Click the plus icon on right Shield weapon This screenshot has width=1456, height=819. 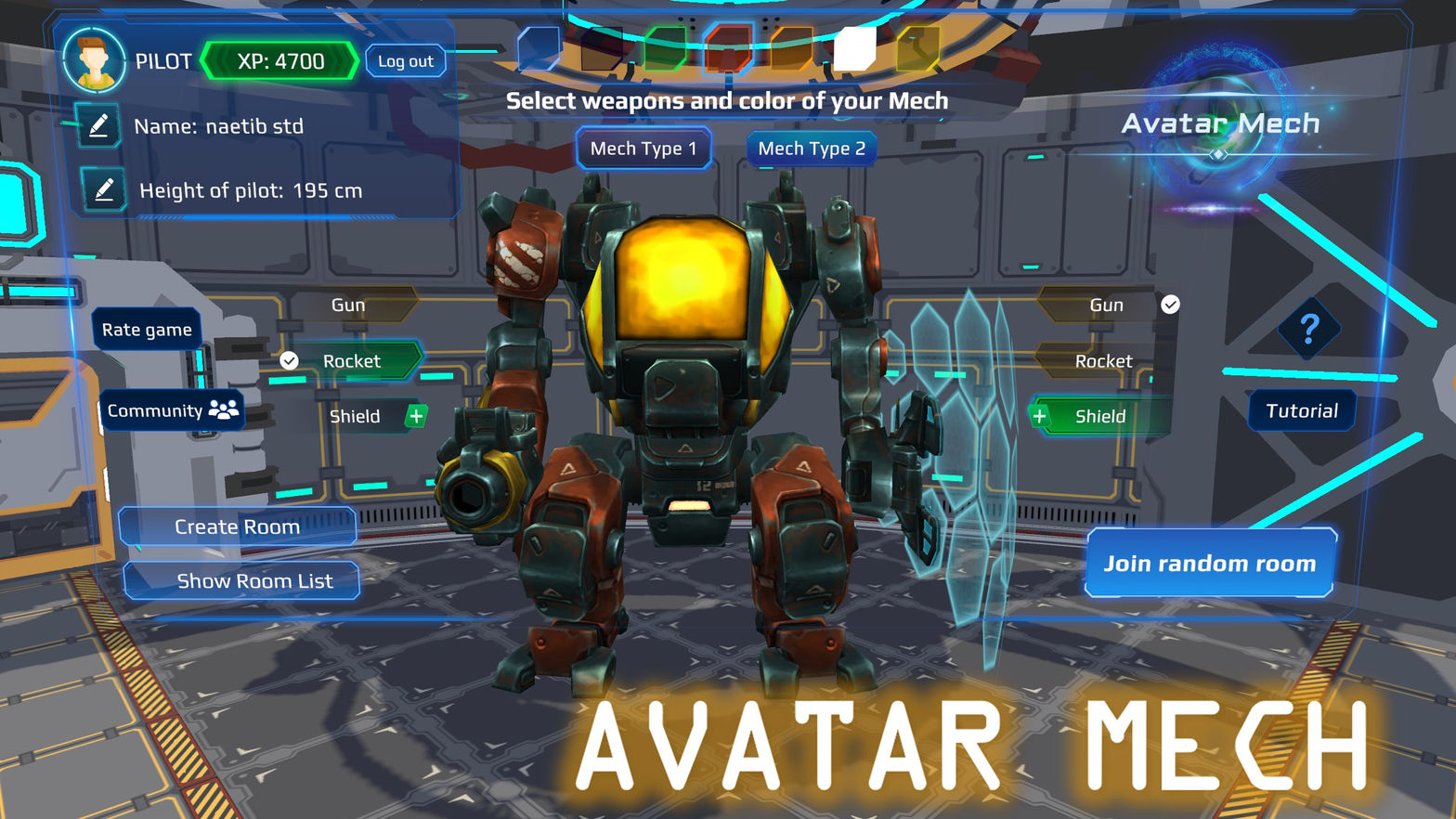[x=1039, y=416]
